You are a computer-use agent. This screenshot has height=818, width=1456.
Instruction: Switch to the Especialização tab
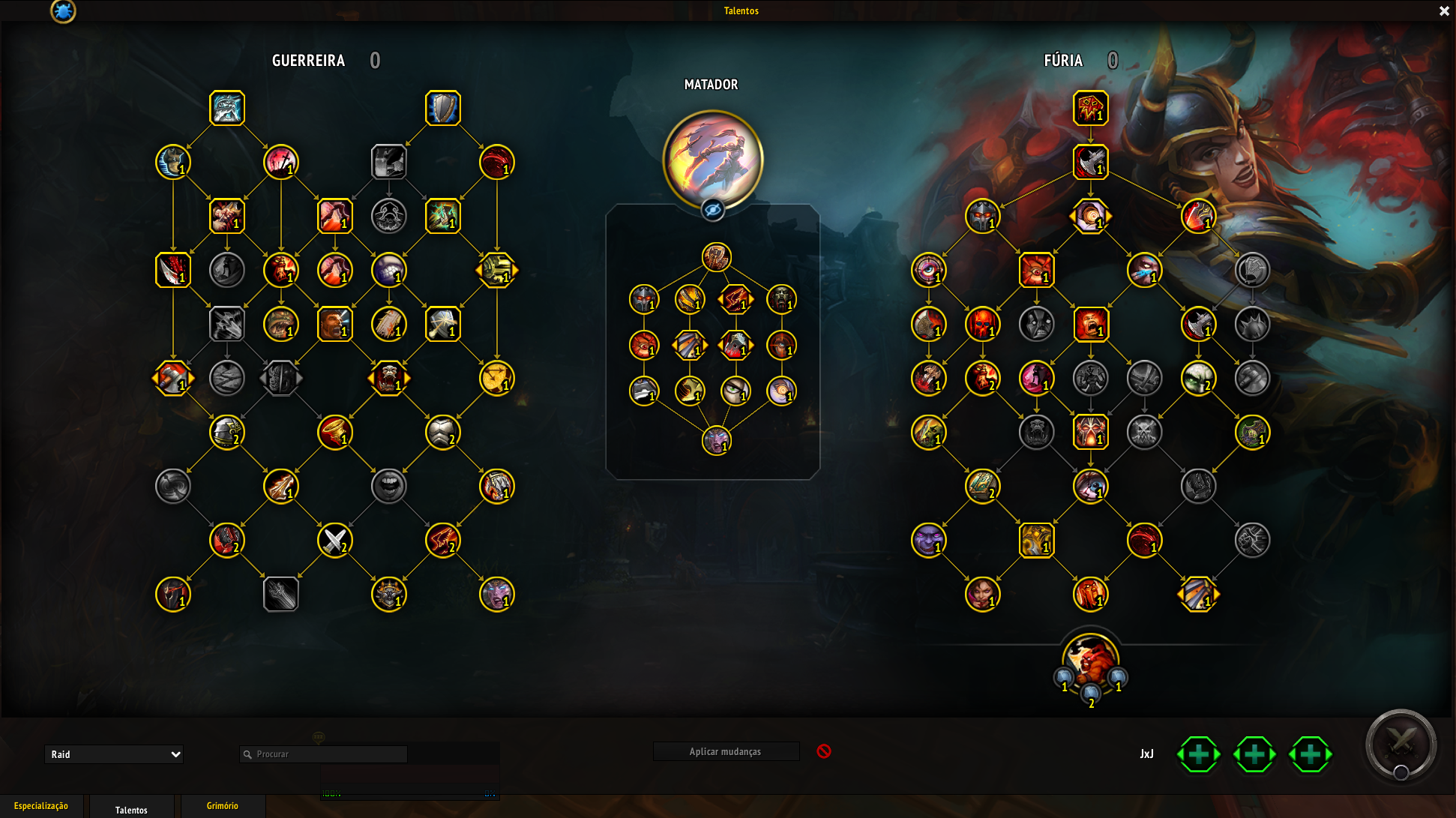tap(41, 806)
